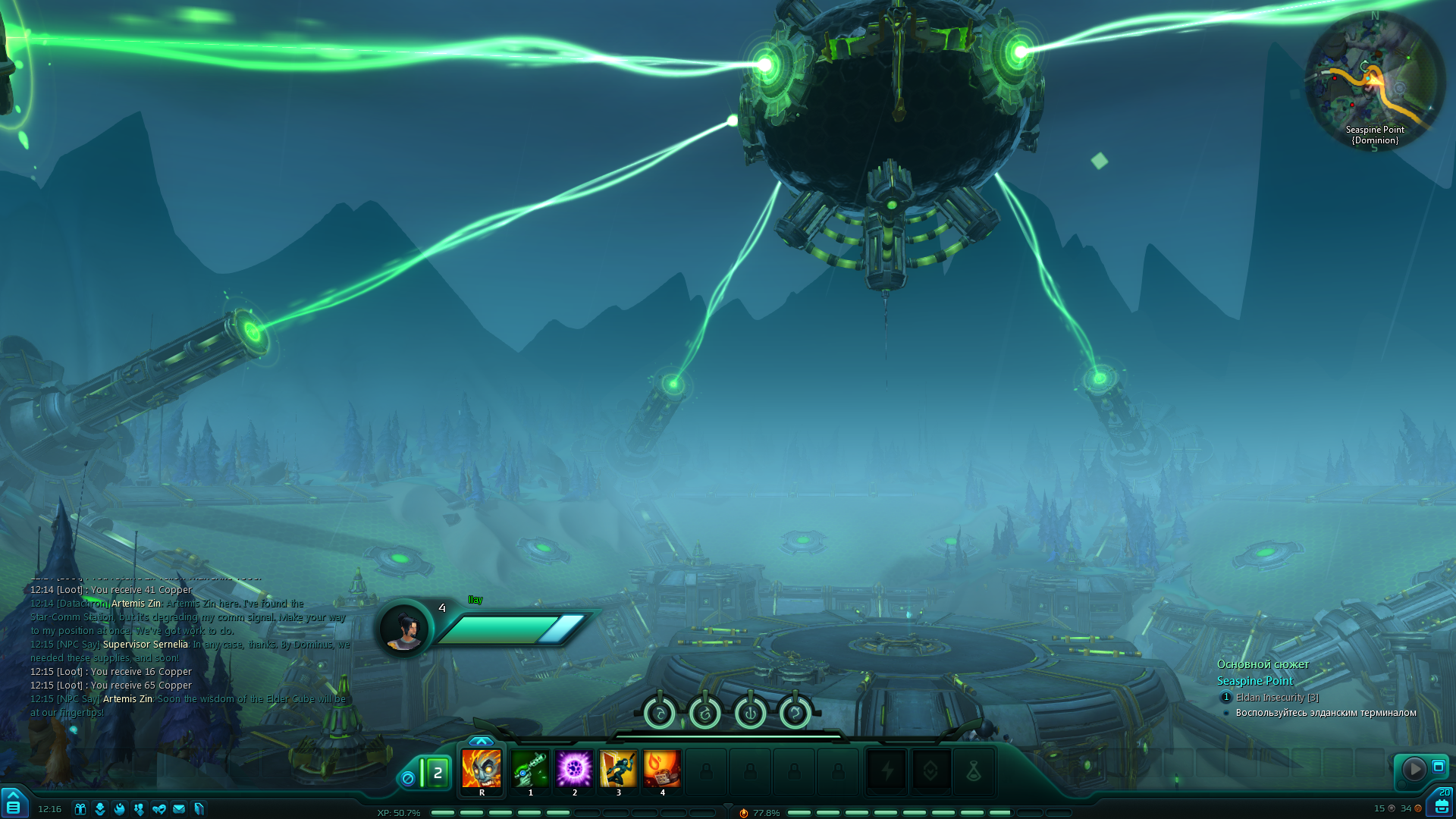The height and width of the screenshot is (819, 1456).
Task: Open the mail envelope icon
Action: tap(179, 809)
